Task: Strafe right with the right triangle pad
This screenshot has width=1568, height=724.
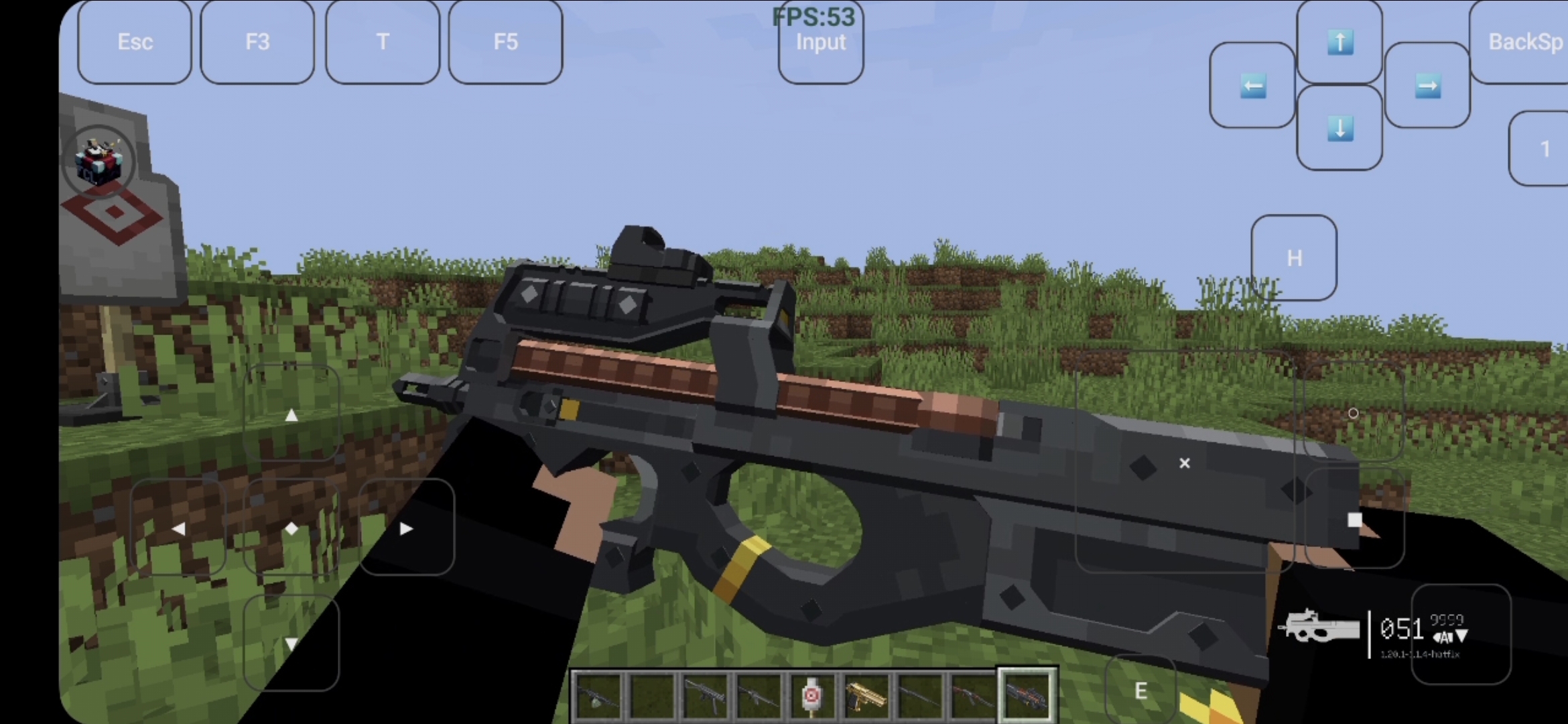Action: pyautogui.click(x=406, y=528)
